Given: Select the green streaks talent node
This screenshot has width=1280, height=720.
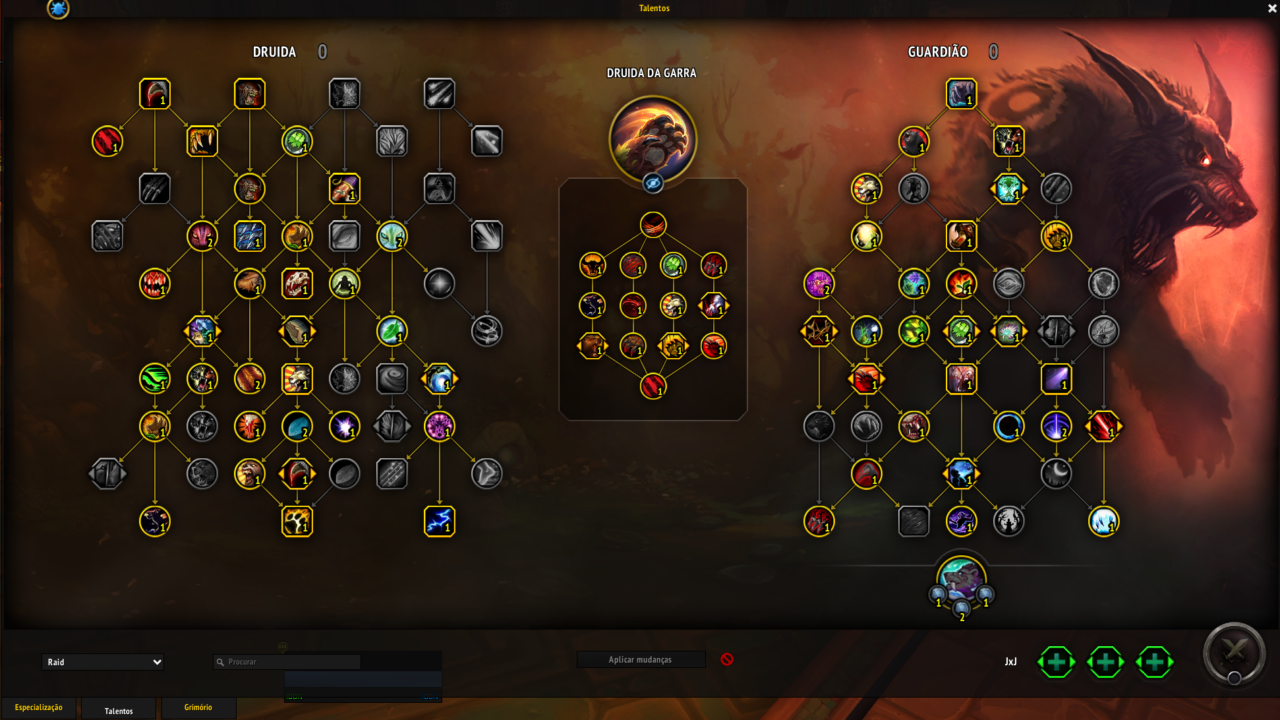Looking at the screenshot, I should point(155,378).
